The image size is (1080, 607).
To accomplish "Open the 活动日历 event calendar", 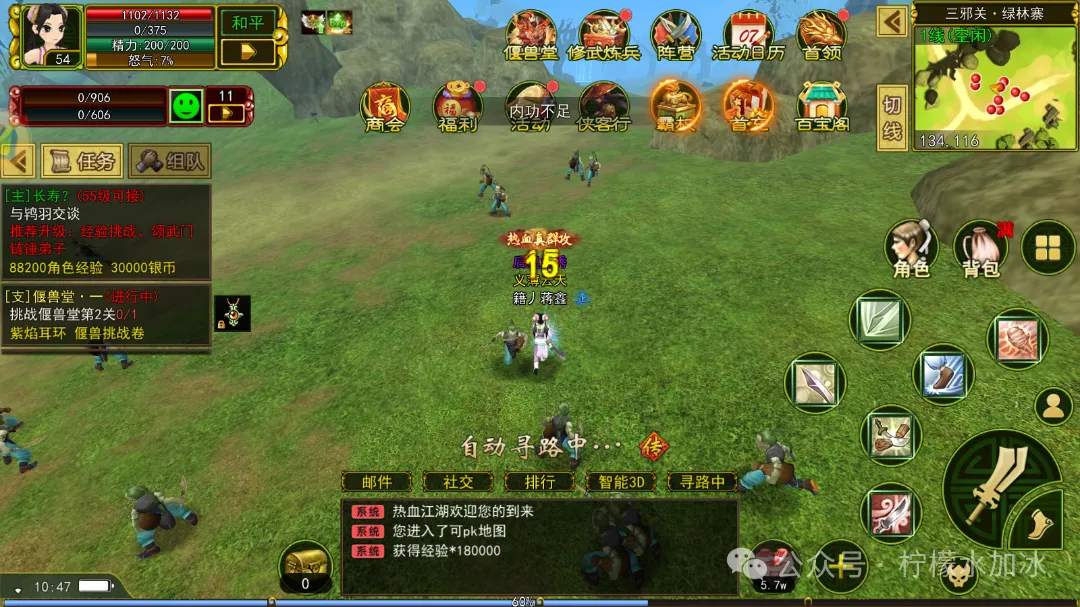I will 748,36.
